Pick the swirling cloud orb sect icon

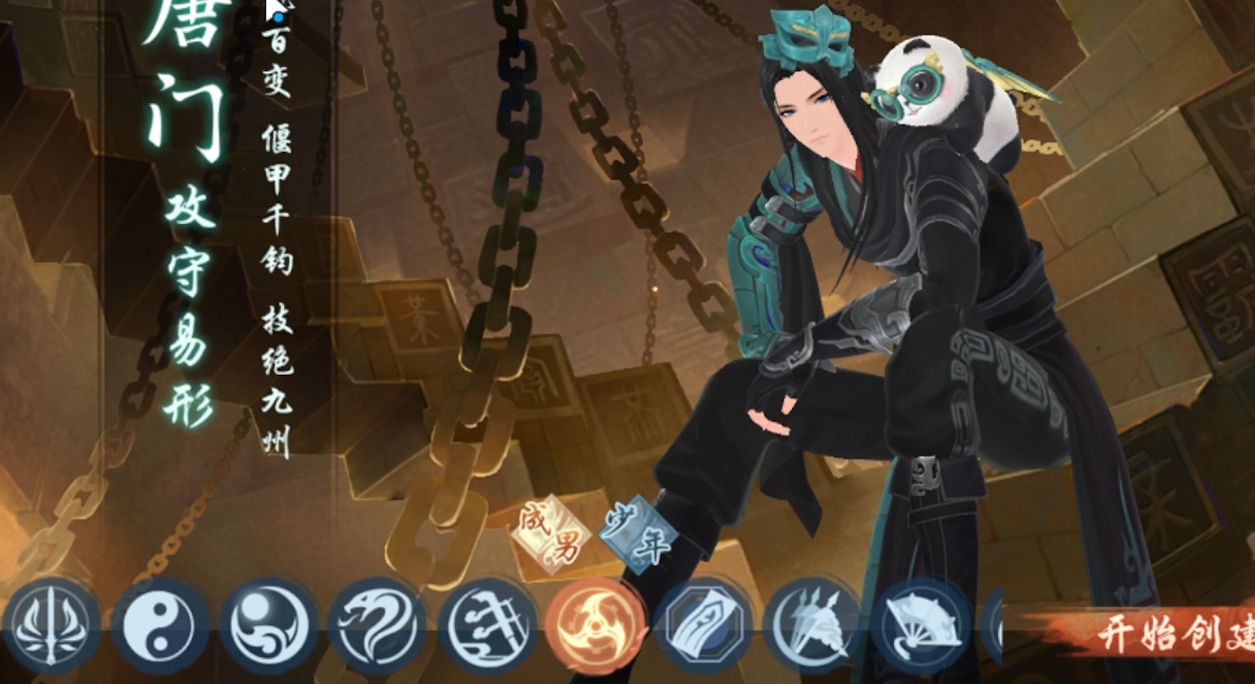(x=268, y=626)
